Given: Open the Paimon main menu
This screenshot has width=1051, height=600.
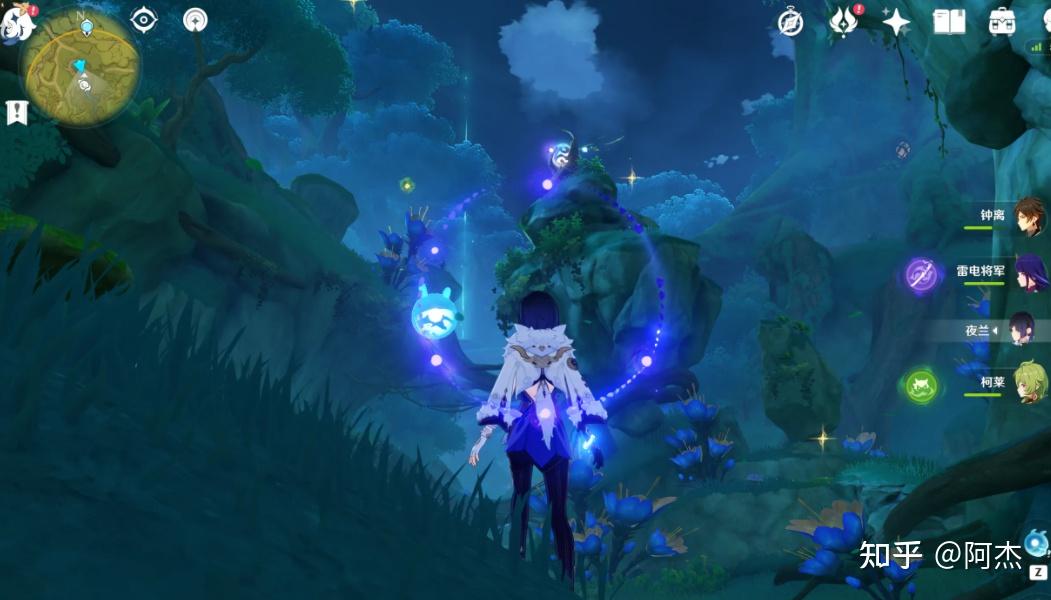Looking at the screenshot, I should tap(17, 22).
